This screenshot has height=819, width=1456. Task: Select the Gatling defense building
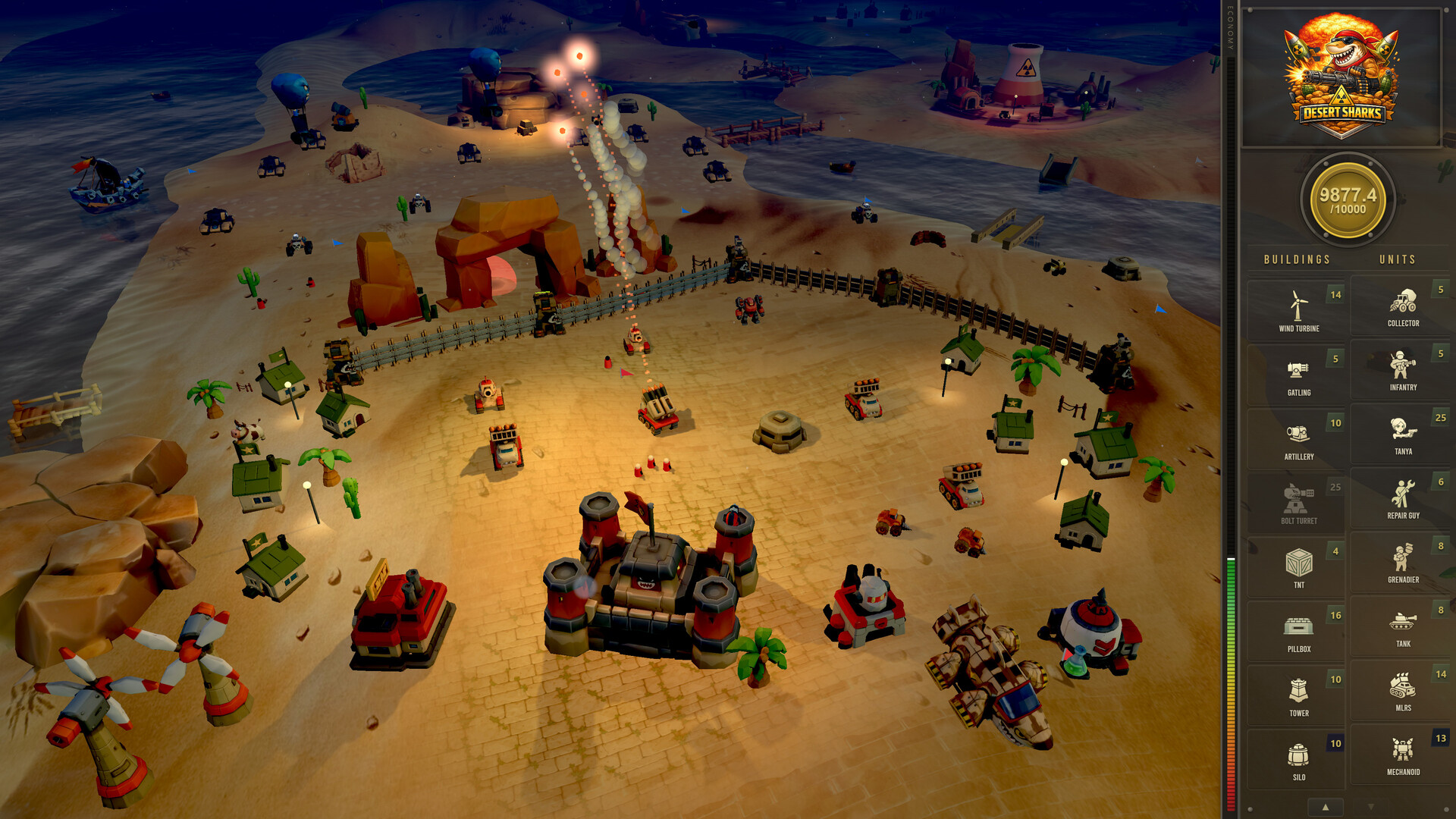coord(1297,374)
